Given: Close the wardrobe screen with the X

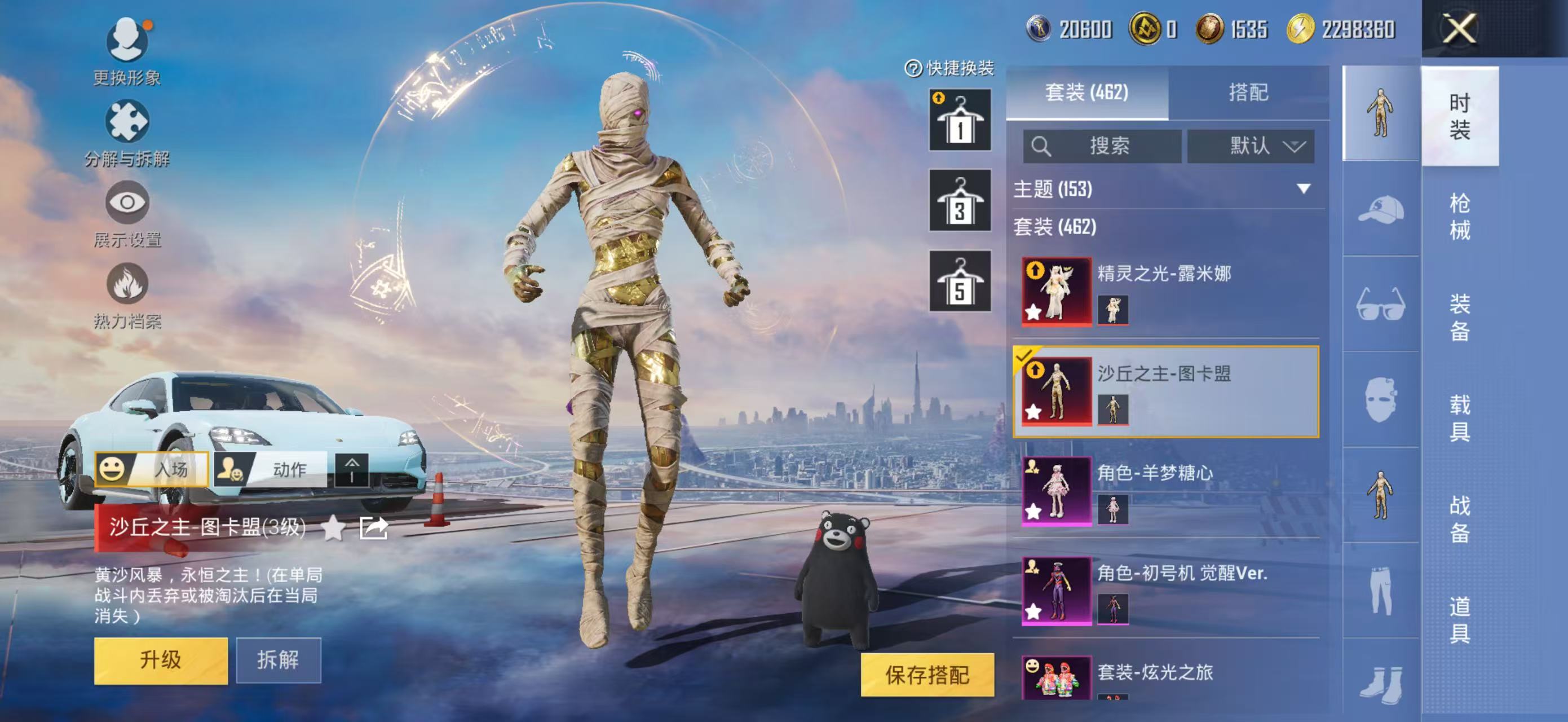Looking at the screenshot, I should [x=1460, y=29].
